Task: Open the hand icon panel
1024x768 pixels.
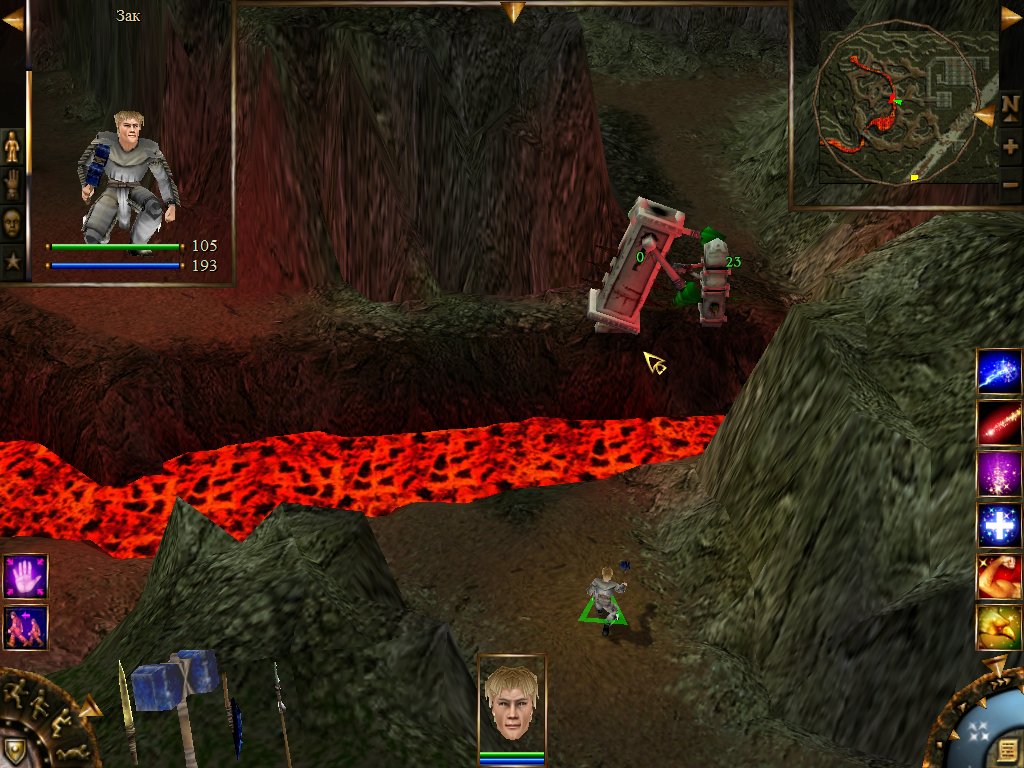Action: (x=12, y=185)
